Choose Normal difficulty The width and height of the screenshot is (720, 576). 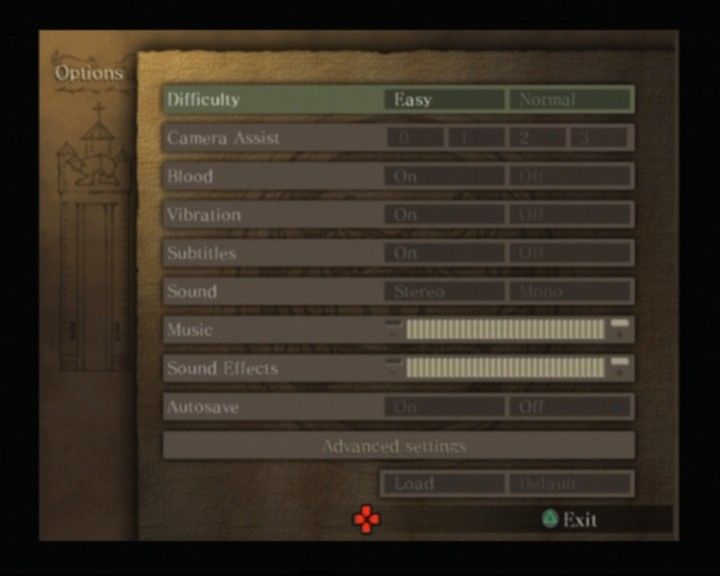coord(570,100)
